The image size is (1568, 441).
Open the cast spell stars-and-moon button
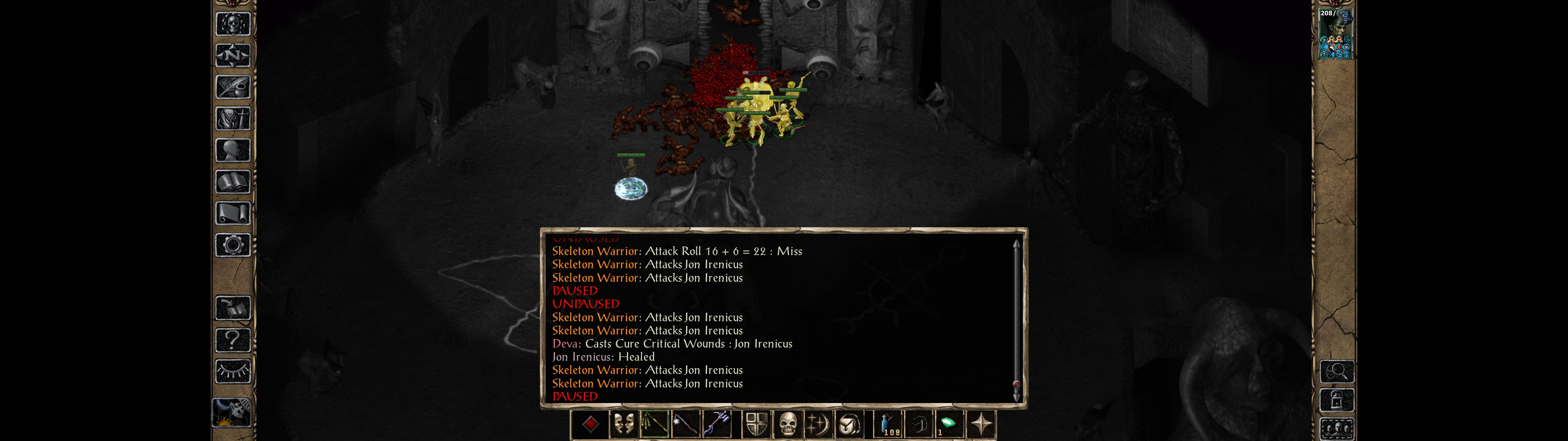(x=818, y=424)
